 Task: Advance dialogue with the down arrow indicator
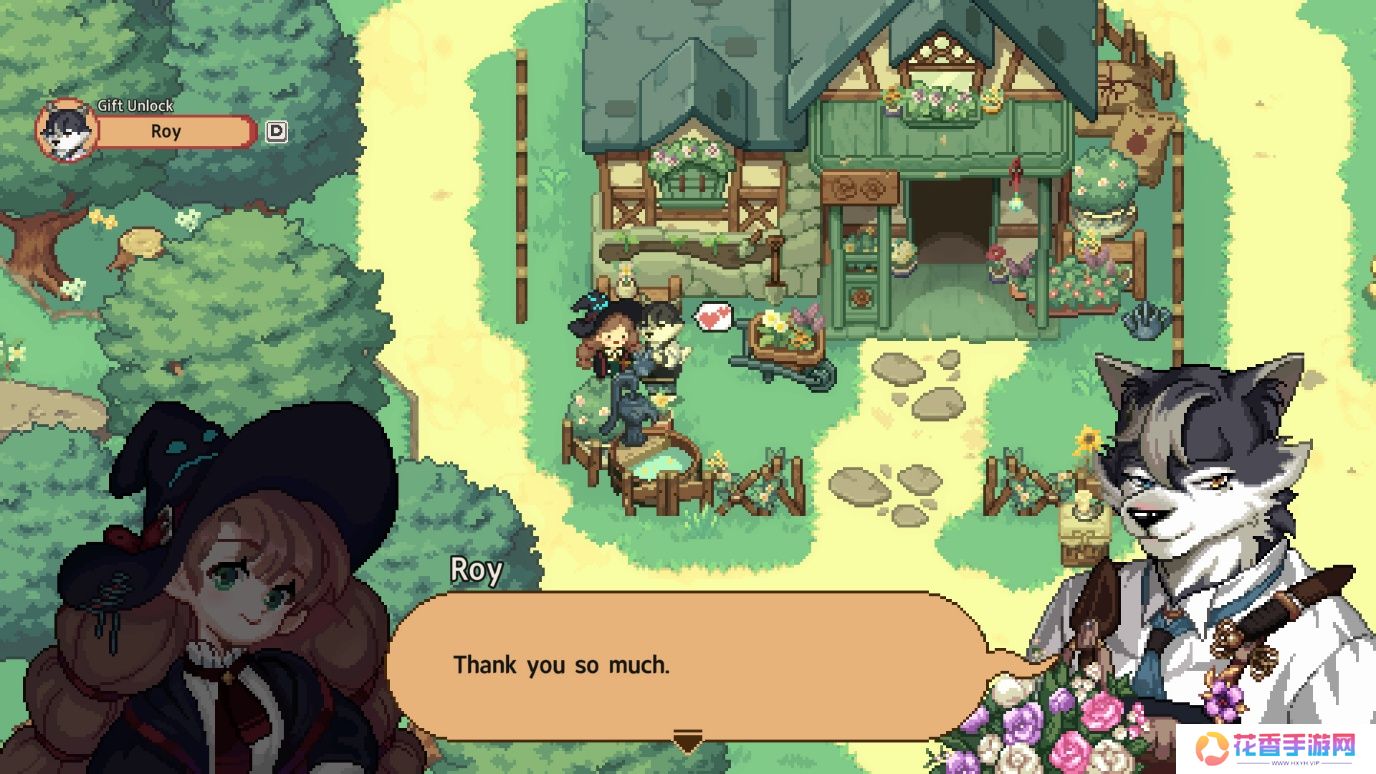pos(687,742)
